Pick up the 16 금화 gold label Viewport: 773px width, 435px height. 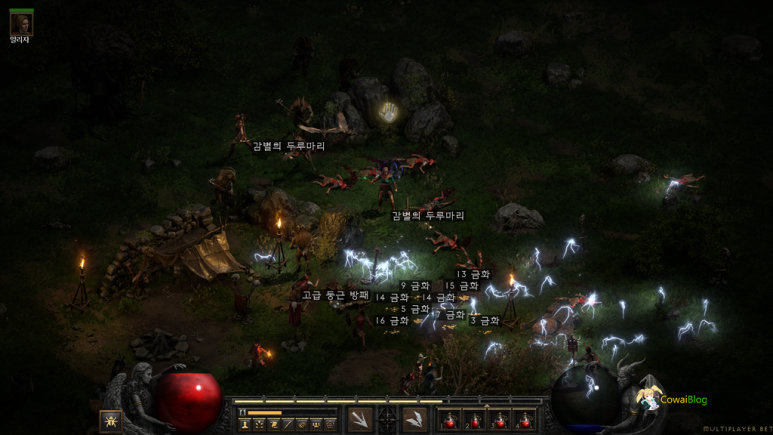click(x=392, y=321)
